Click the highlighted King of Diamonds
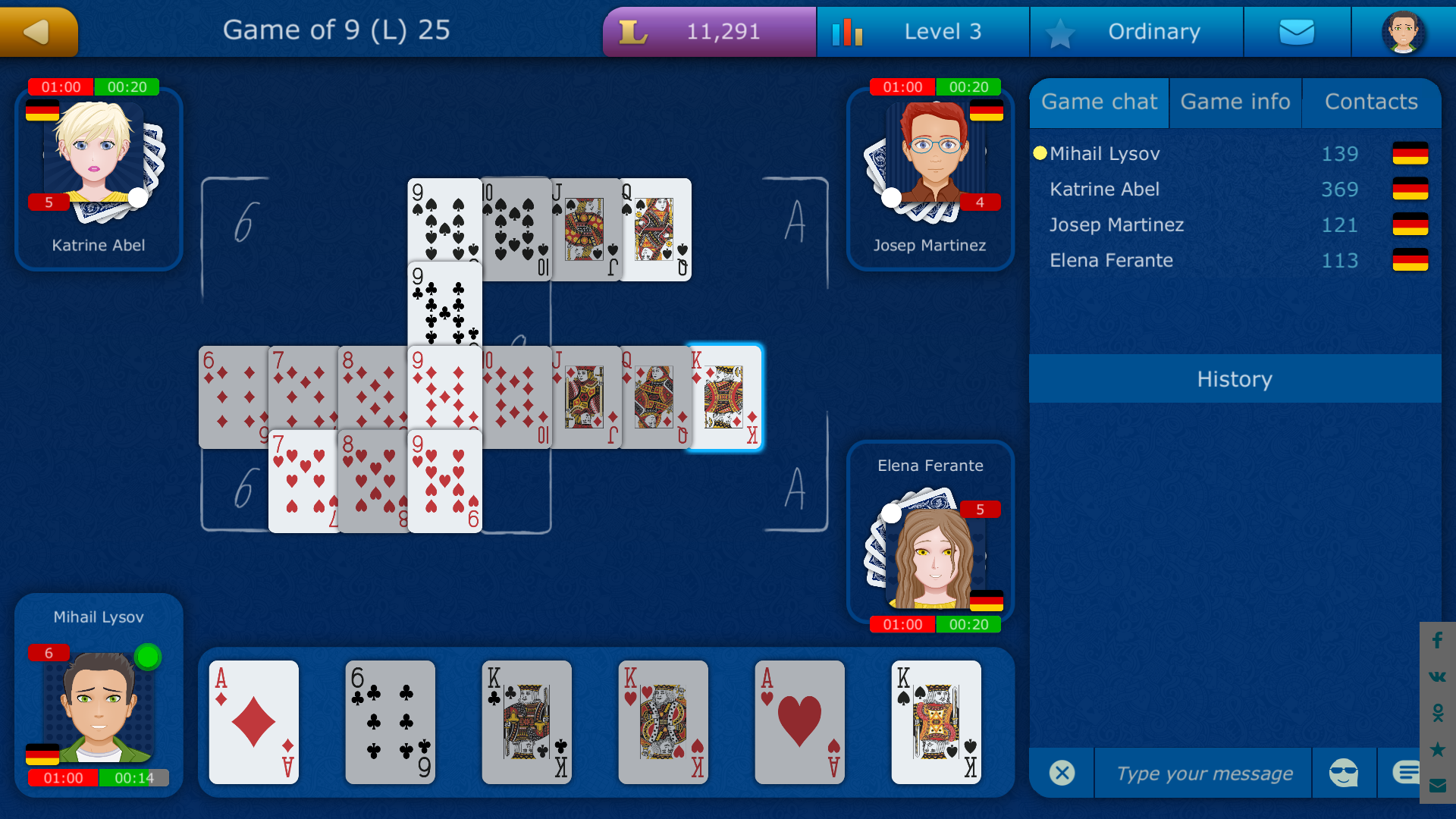The height and width of the screenshot is (819, 1456). coord(726,397)
